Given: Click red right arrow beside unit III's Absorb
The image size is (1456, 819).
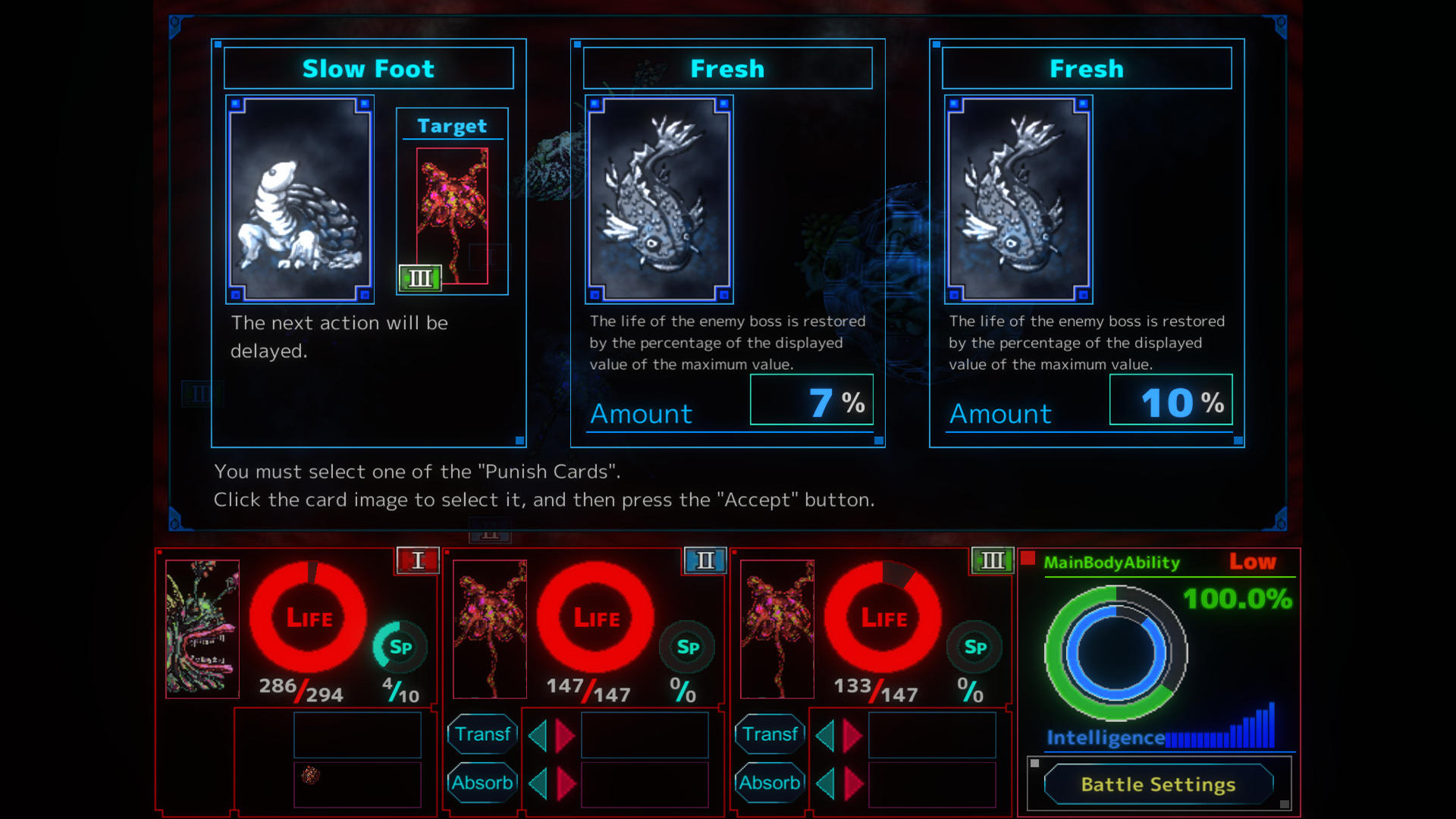Looking at the screenshot, I should tap(853, 783).
